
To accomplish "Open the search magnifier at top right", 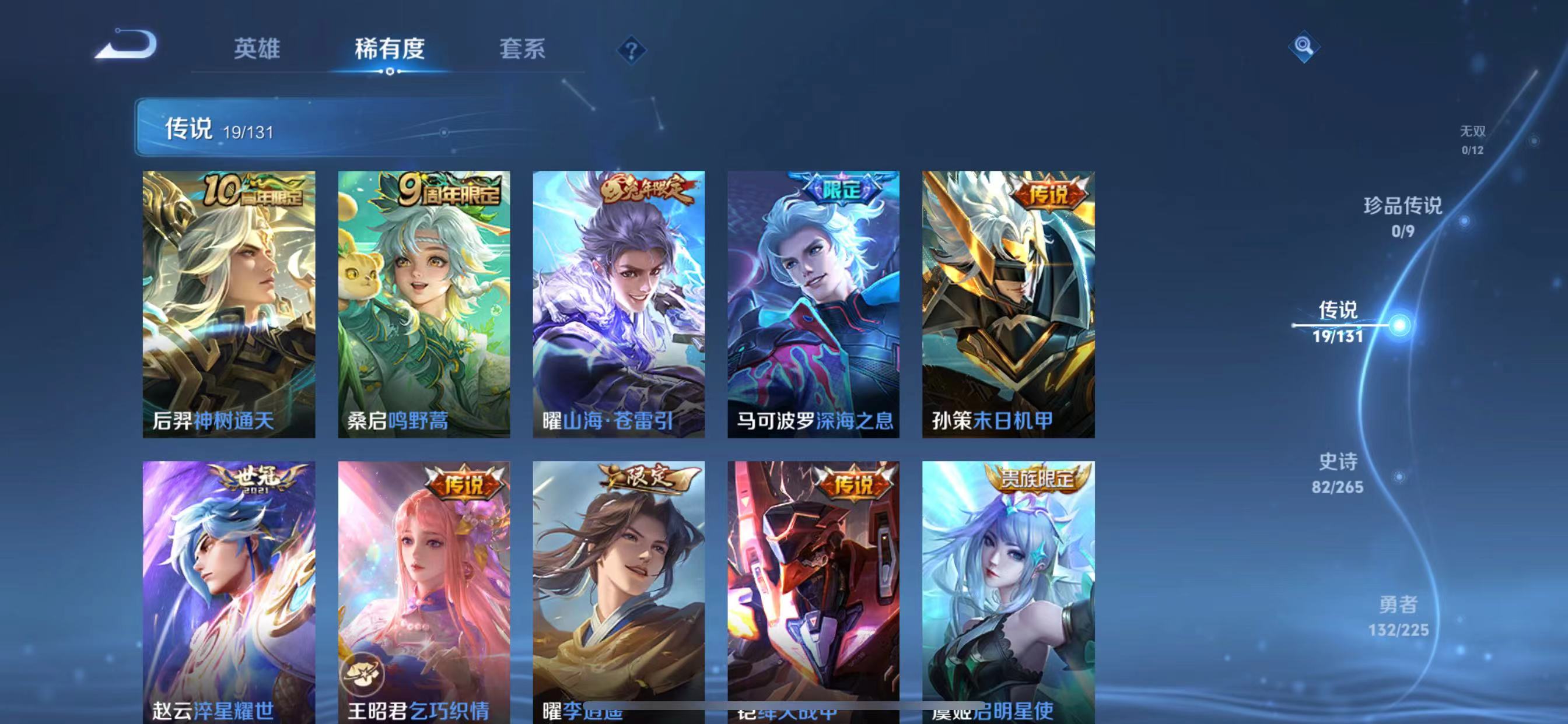I will point(1303,48).
